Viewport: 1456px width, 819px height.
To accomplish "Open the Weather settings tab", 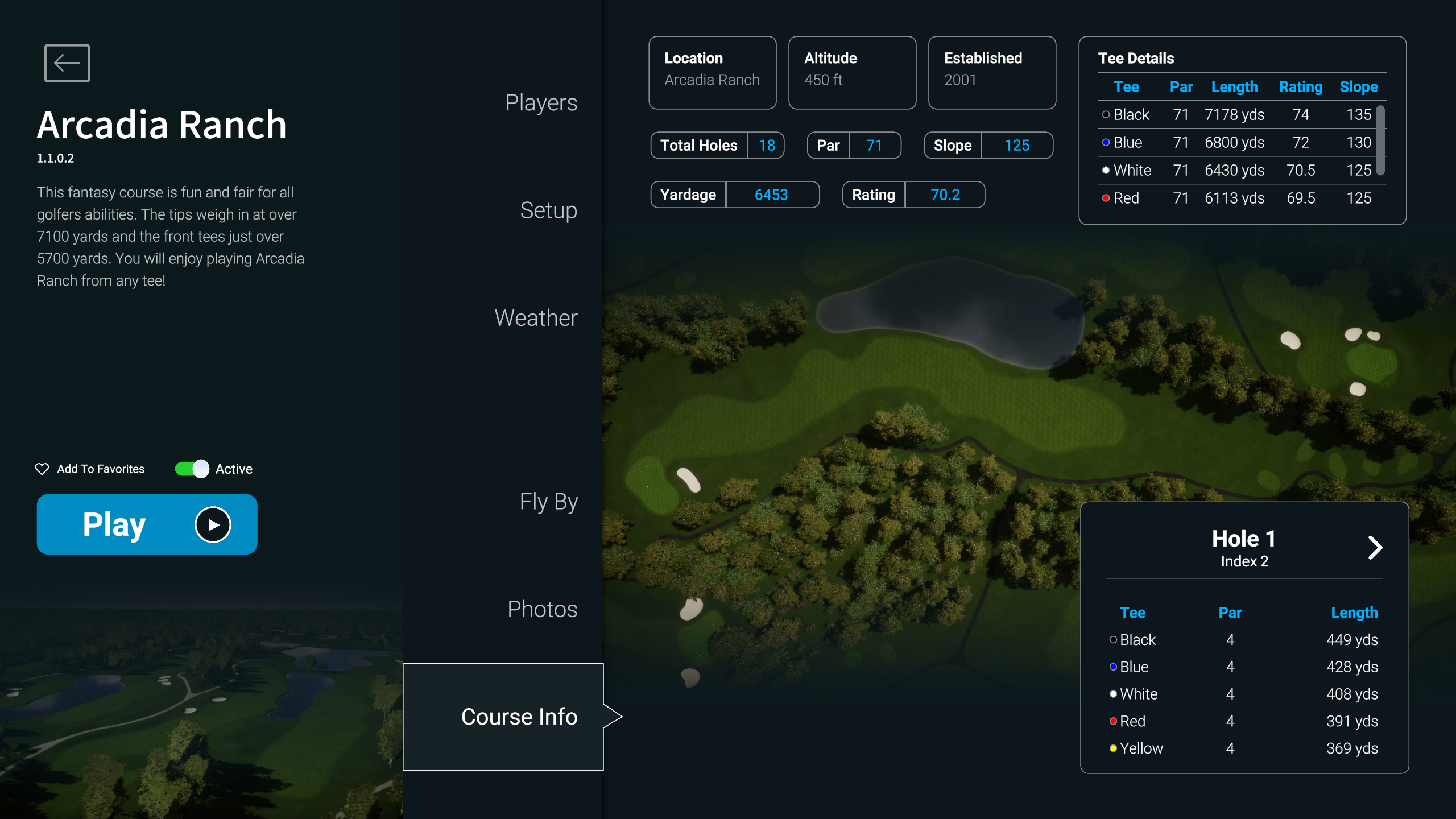I will coord(536,318).
